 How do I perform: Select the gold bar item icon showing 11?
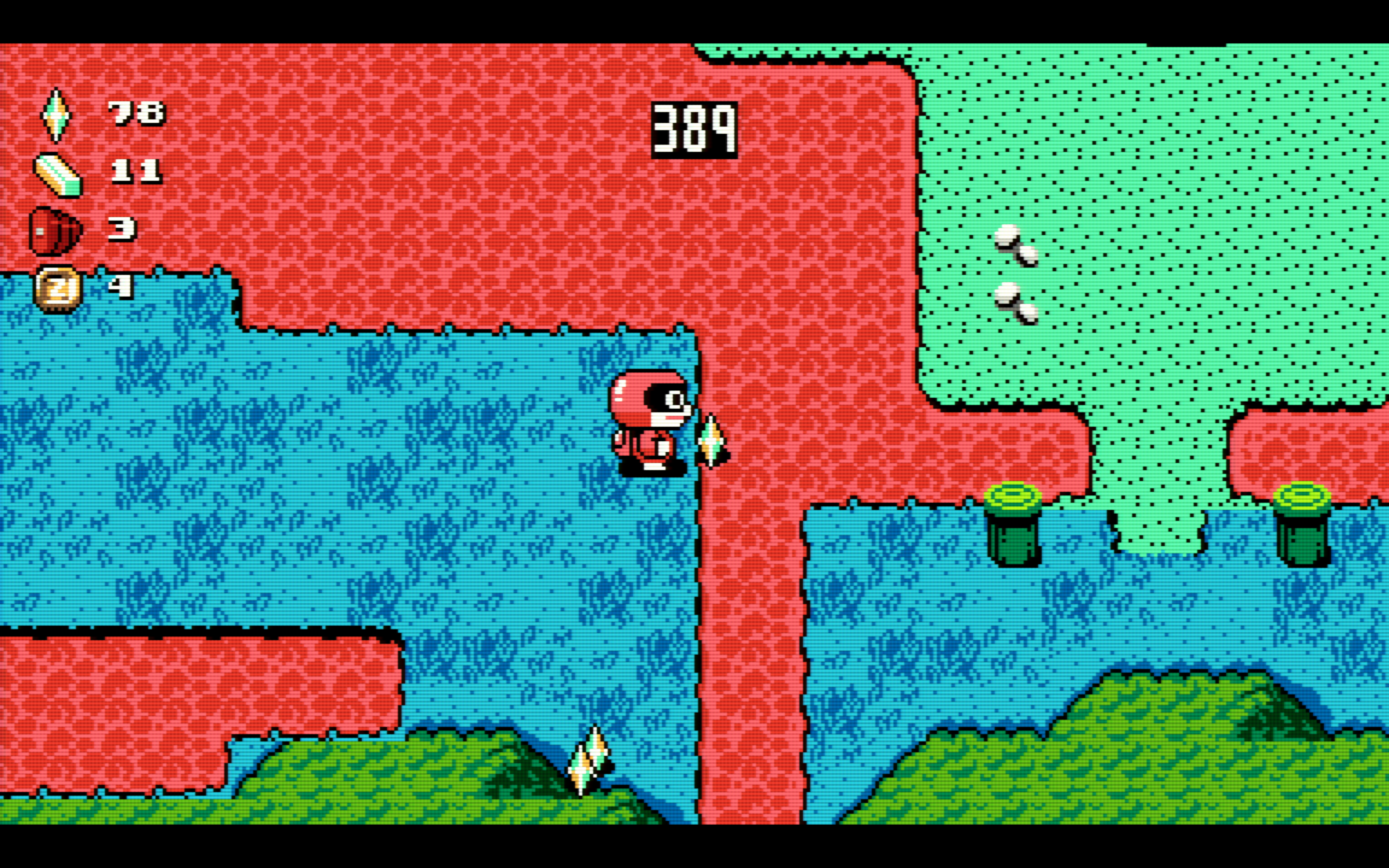[x=58, y=175]
